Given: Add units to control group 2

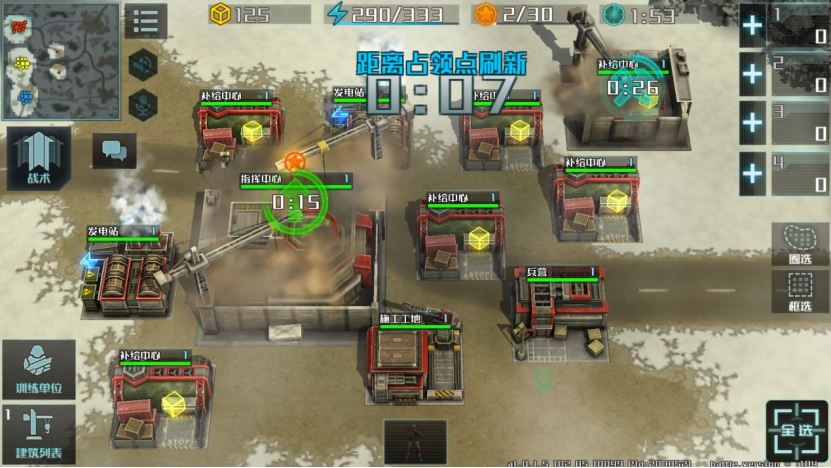Looking at the screenshot, I should (x=751, y=73).
